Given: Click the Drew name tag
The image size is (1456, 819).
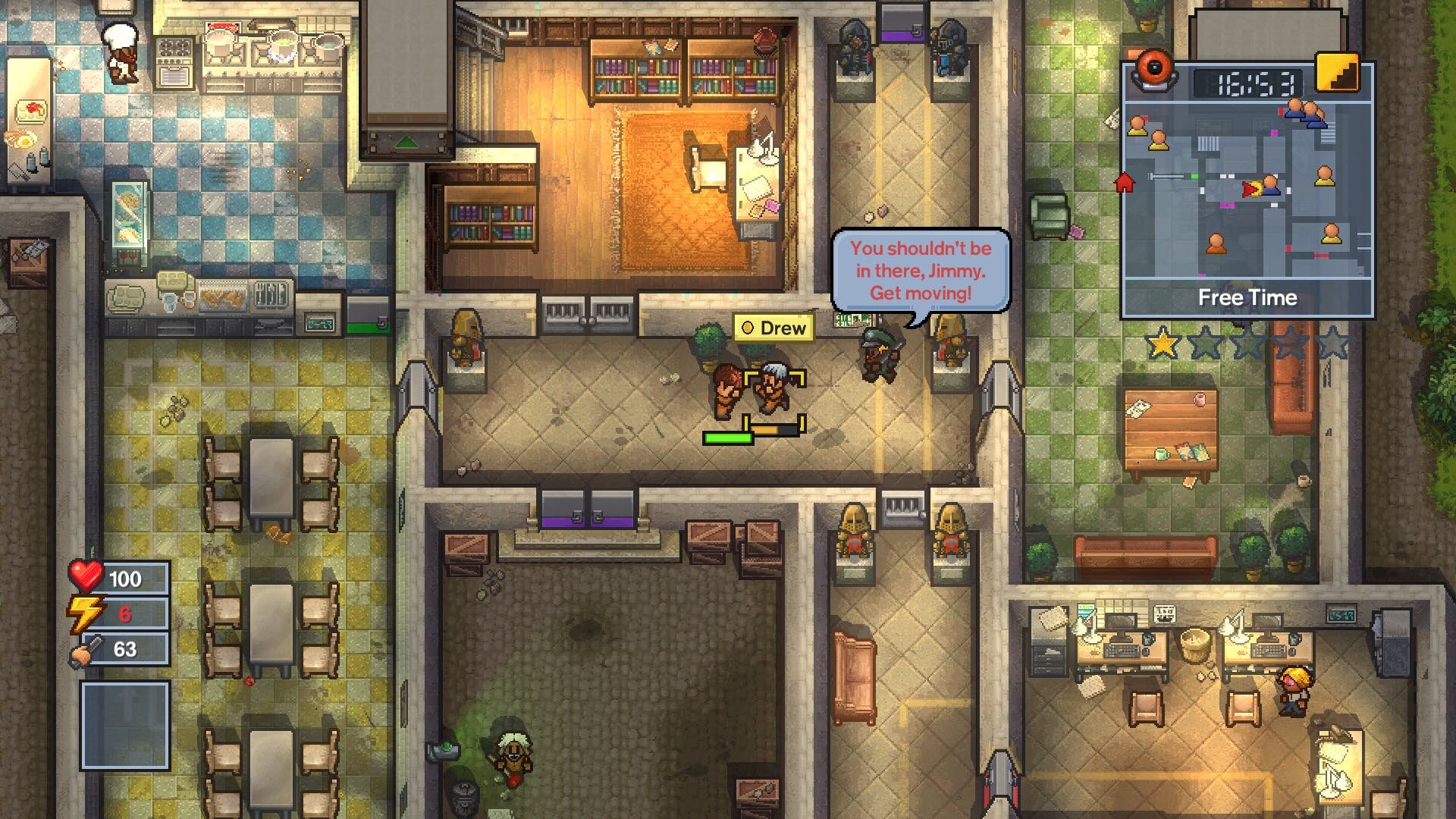Looking at the screenshot, I should pyautogui.click(x=773, y=328).
